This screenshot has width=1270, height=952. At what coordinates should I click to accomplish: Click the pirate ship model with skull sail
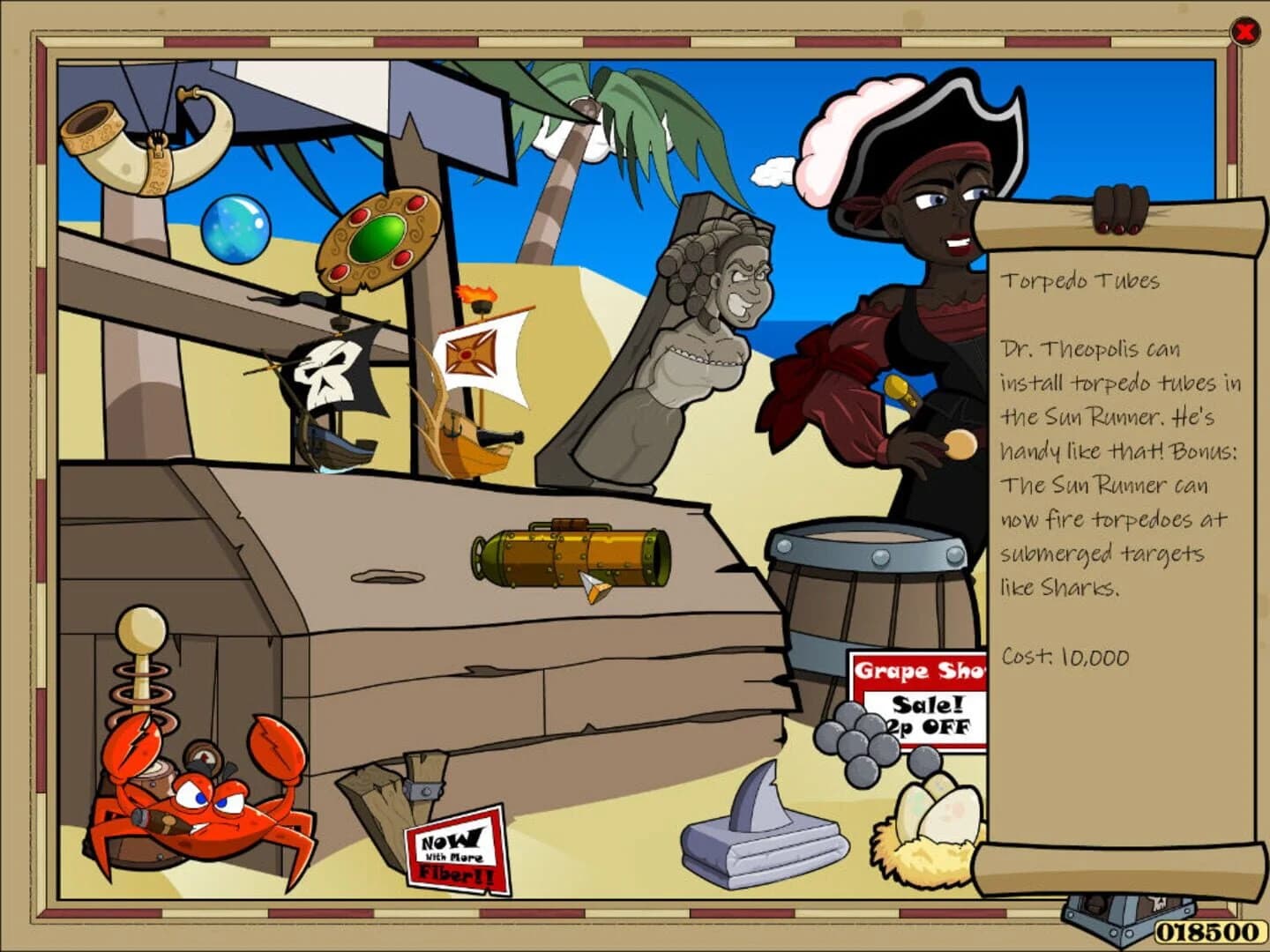click(x=335, y=397)
